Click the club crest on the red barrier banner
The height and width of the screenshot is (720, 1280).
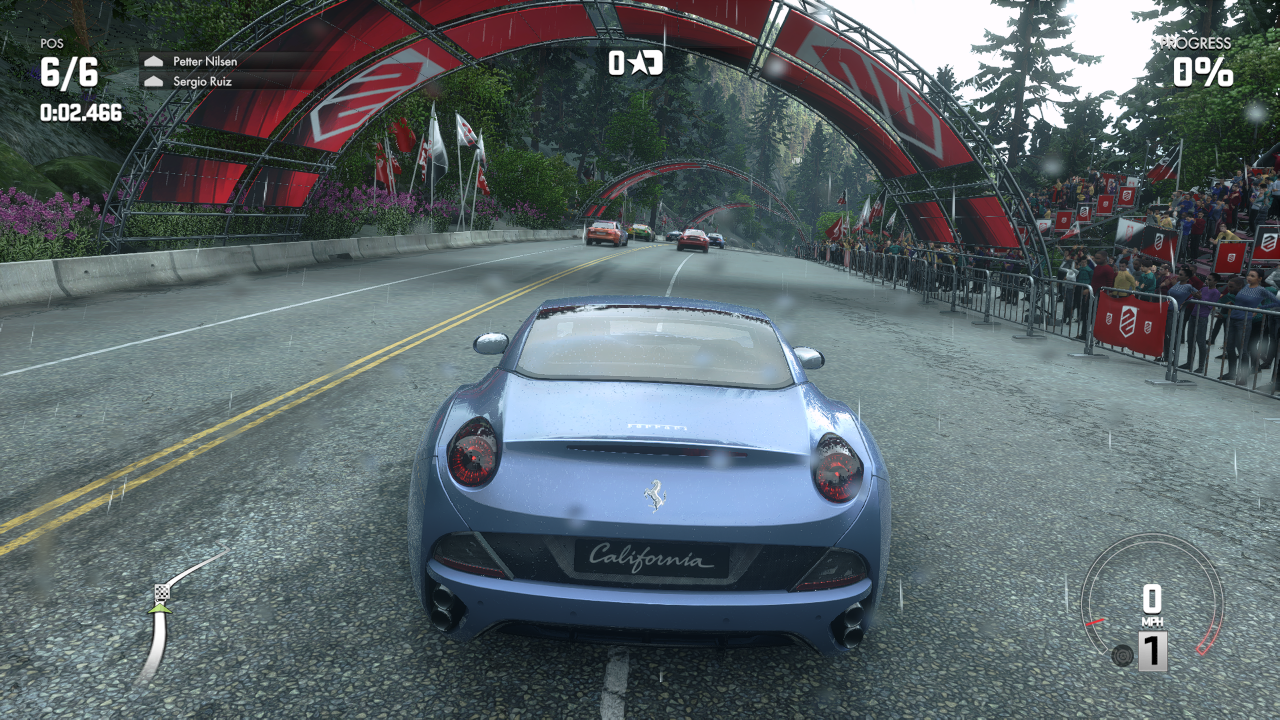click(1130, 322)
